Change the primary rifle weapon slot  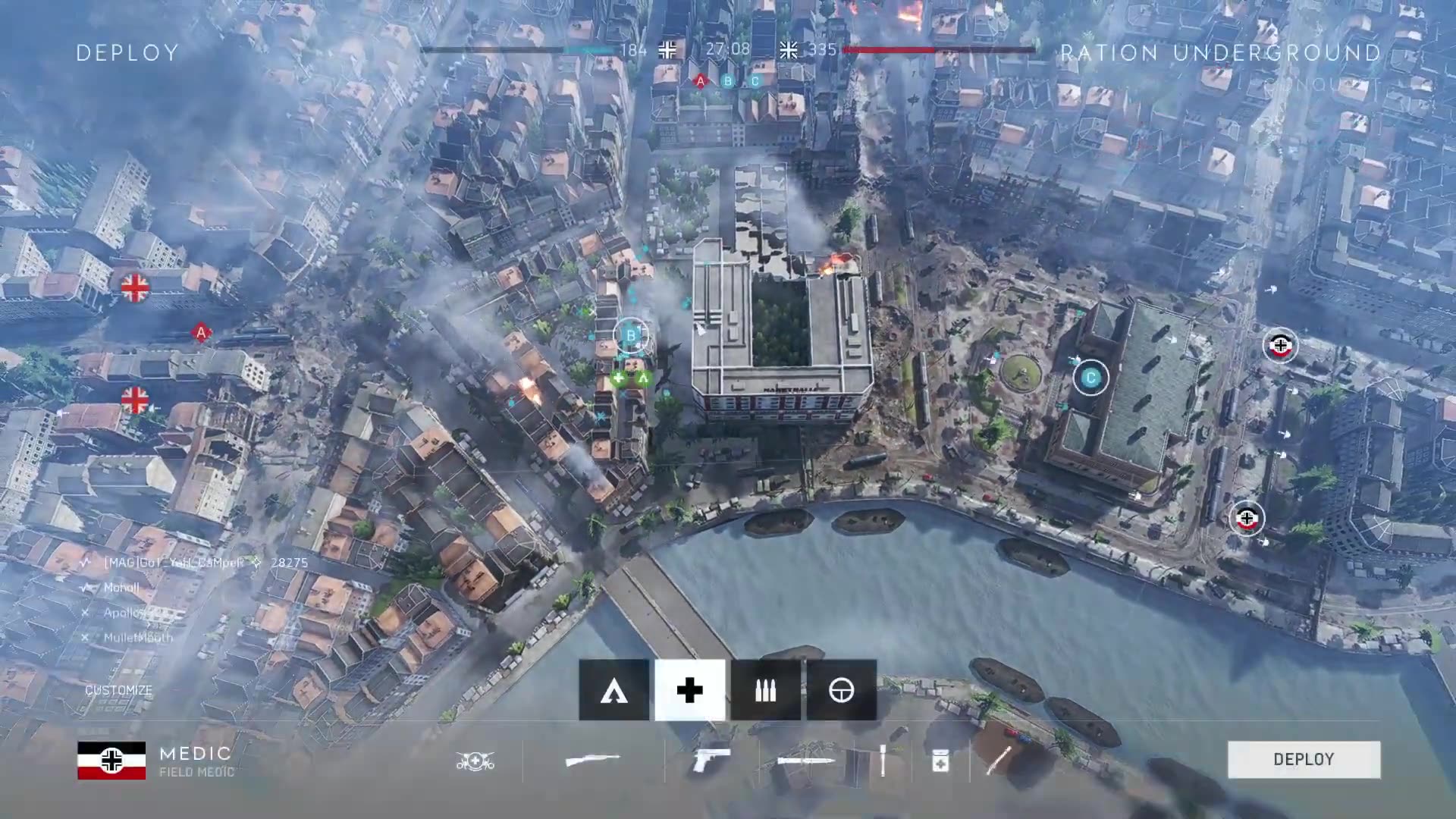[x=593, y=760]
